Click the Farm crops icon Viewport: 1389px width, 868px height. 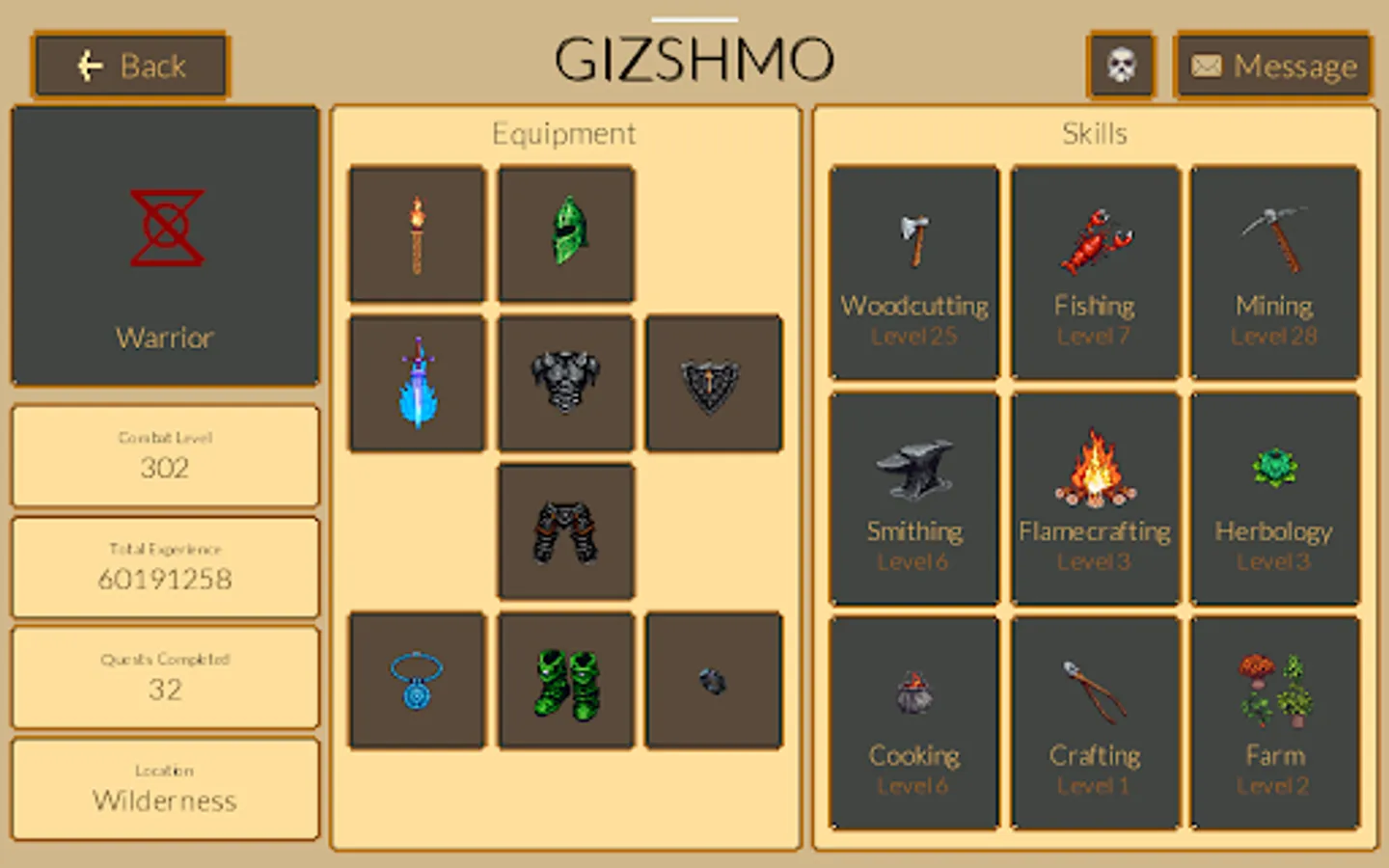point(1275,691)
